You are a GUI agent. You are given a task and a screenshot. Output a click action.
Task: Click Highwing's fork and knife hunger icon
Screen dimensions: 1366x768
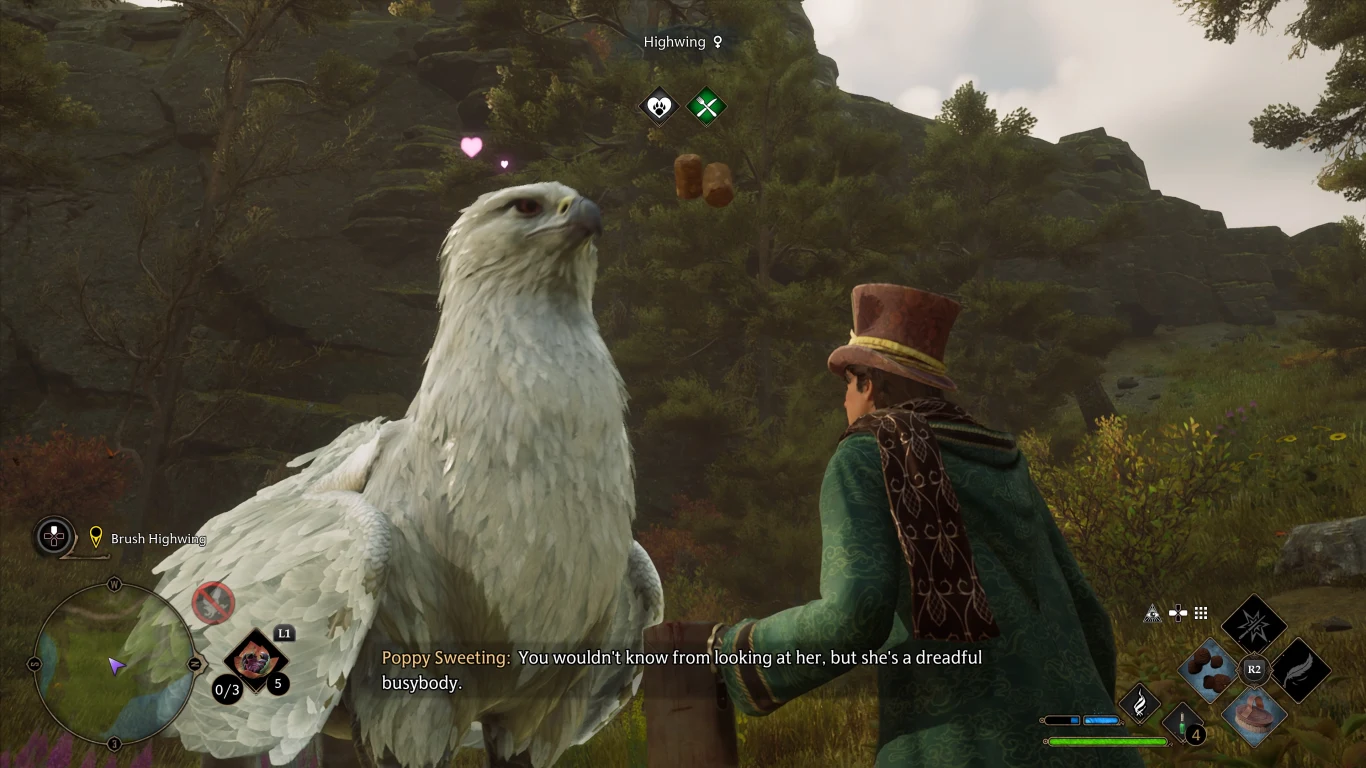(x=706, y=106)
